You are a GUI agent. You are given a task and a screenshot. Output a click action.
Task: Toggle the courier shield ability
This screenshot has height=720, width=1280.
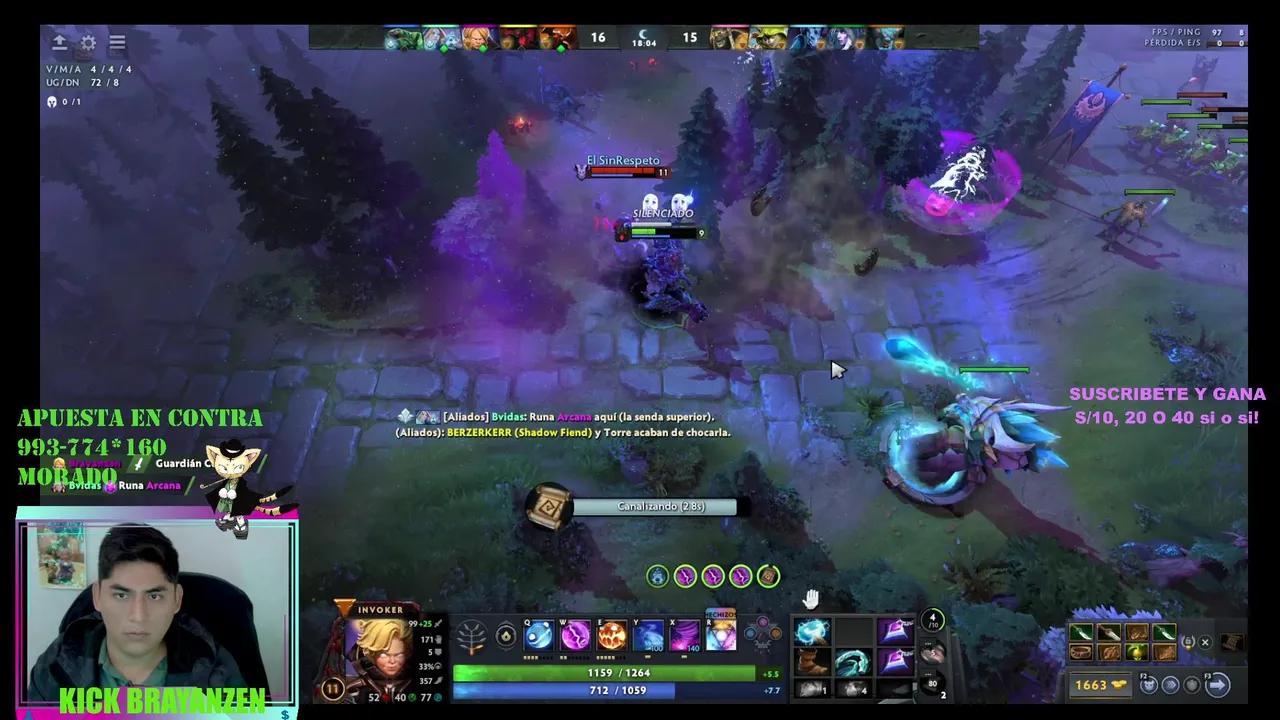(x=1193, y=686)
